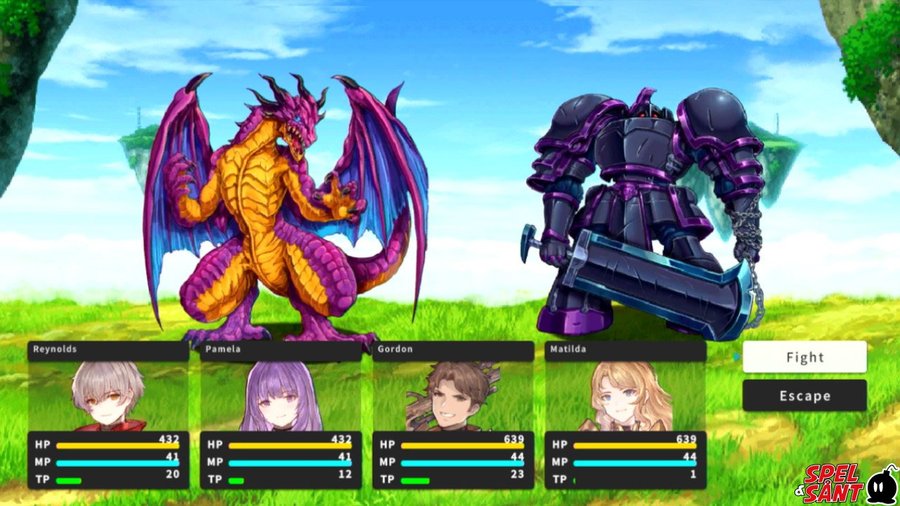Select Reynolds' party status panel

pyautogui.click(x=108, y=415)
